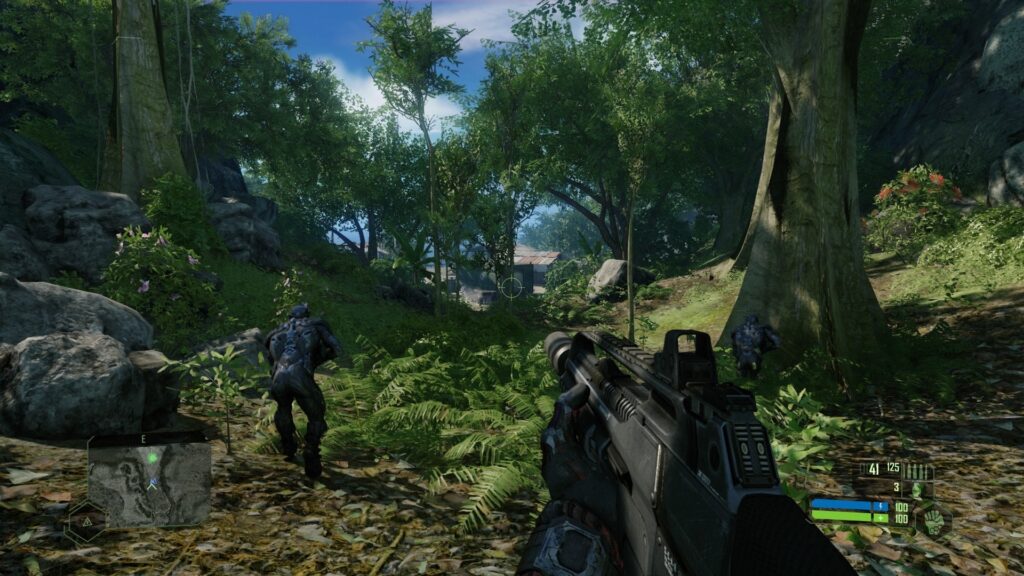This screenshot has width=1024, height=576.
Task: Click the bullet magazine fire-mode icon
Action: point(918,470)
